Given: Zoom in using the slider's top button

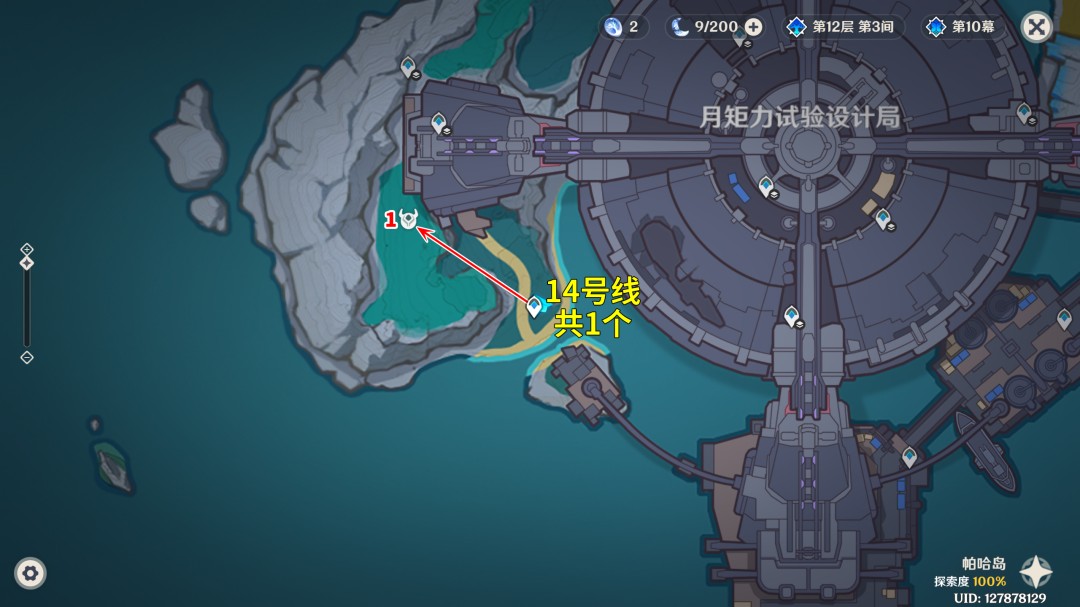Looking at the screenshot, I should tap(27, 249).
